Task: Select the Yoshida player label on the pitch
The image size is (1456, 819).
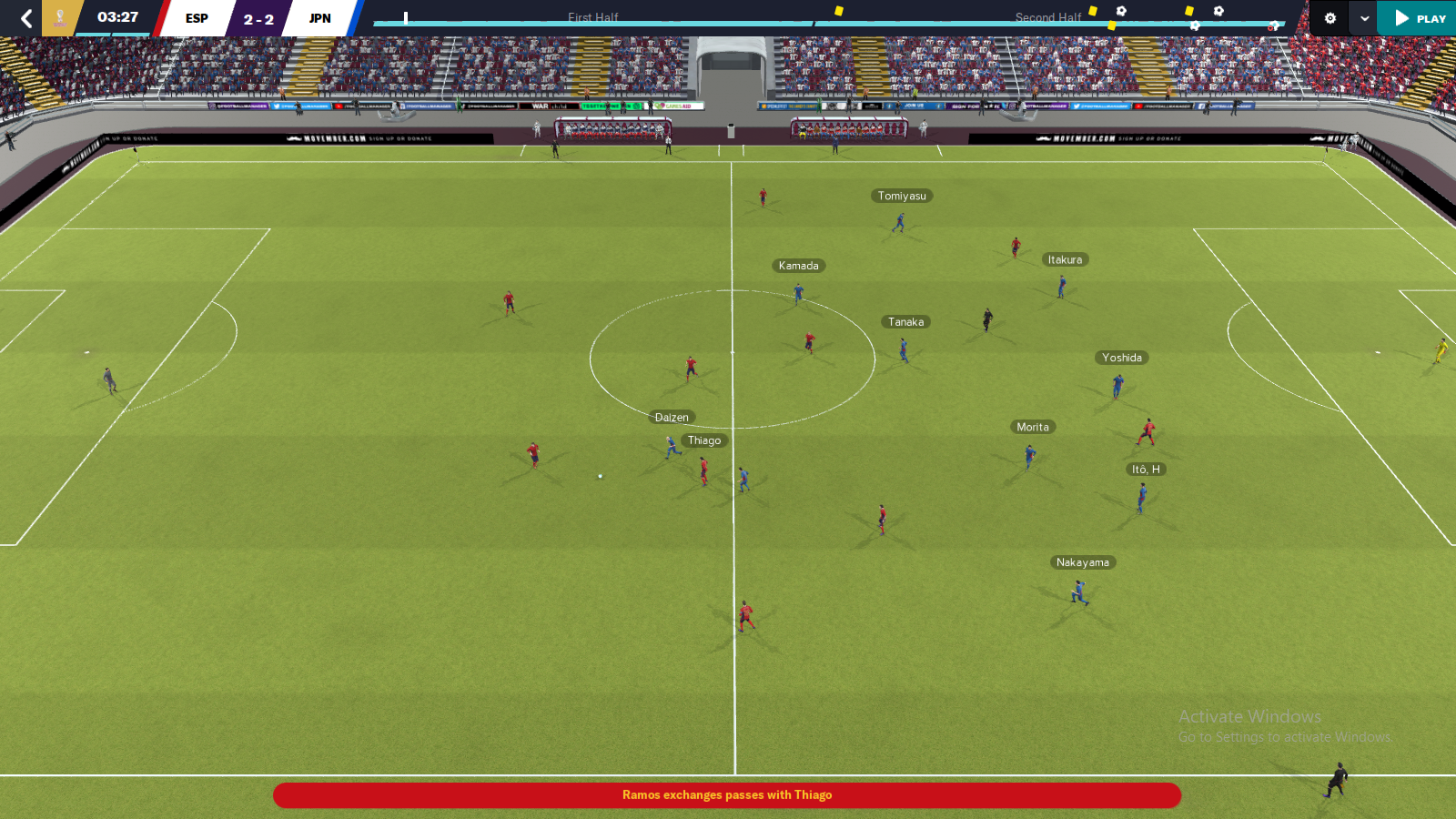Action: [x=1122, y=357]
